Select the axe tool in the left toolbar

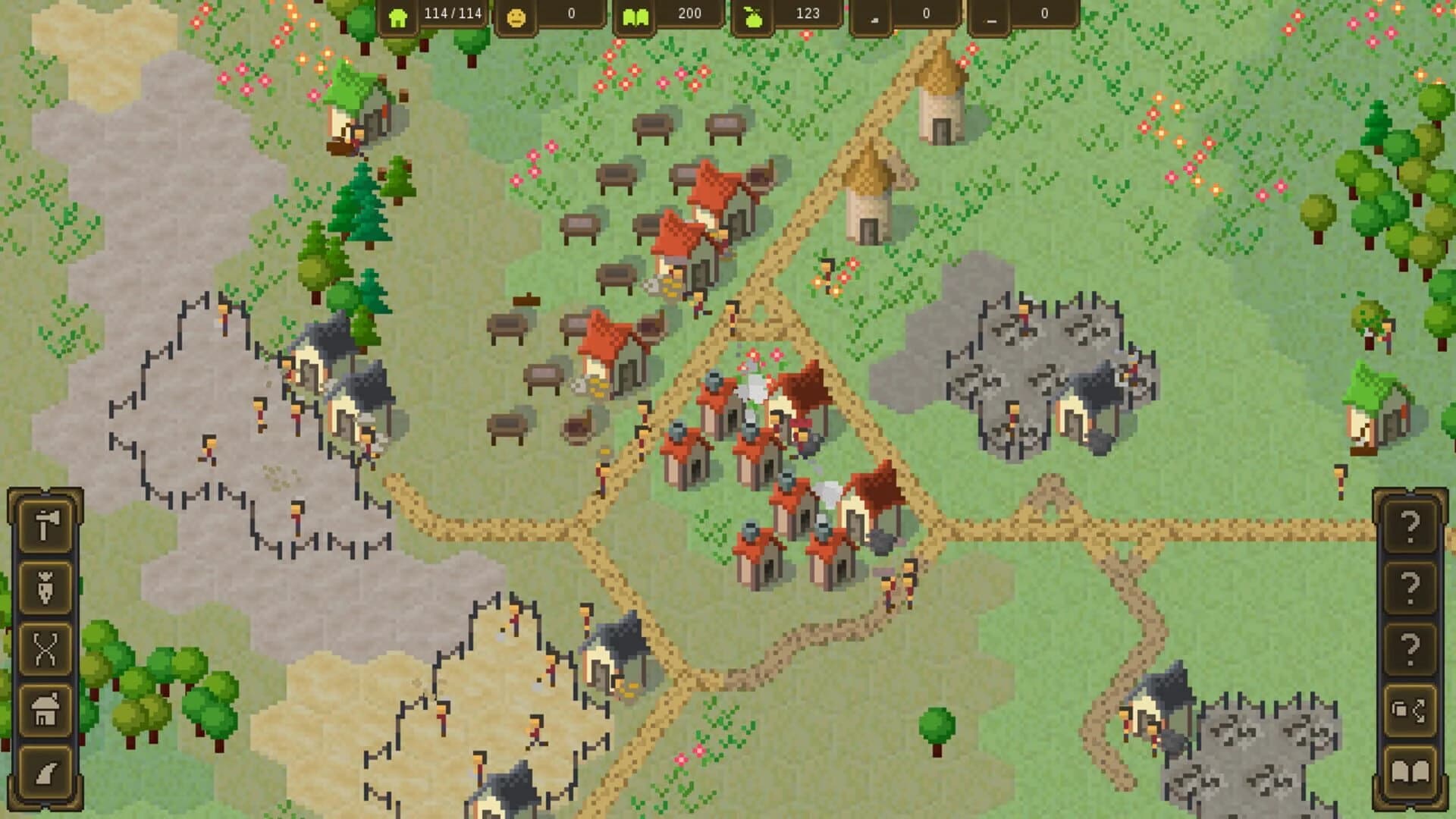(48, 525)
